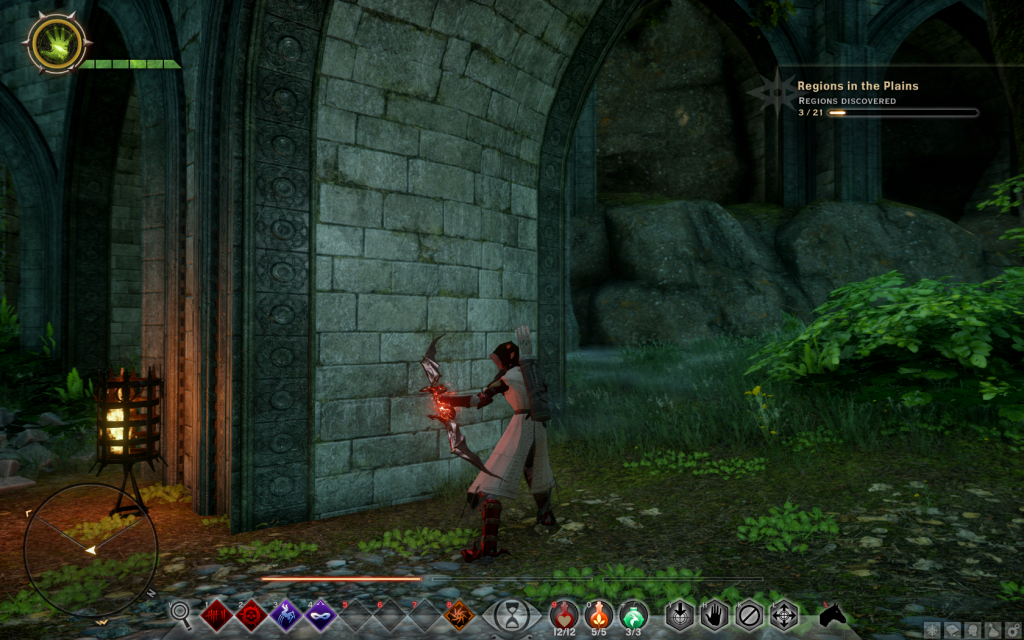The height and width of the screenshot is (640, 1024).
Task: Activate the red skull ability in slot 2
Action: pyautogui.click(x=252, y=613)
